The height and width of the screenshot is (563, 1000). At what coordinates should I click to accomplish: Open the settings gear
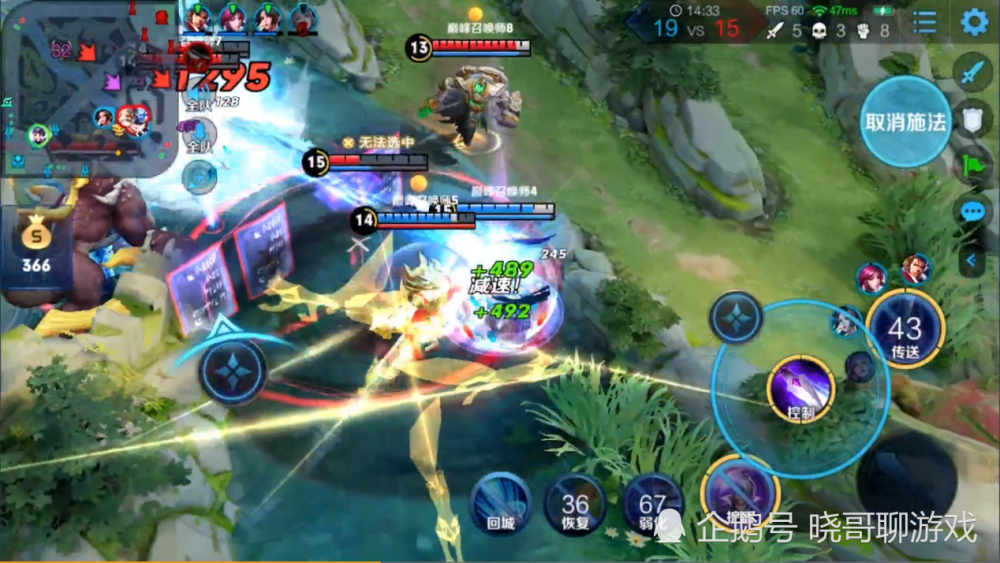tap(974, 22)
